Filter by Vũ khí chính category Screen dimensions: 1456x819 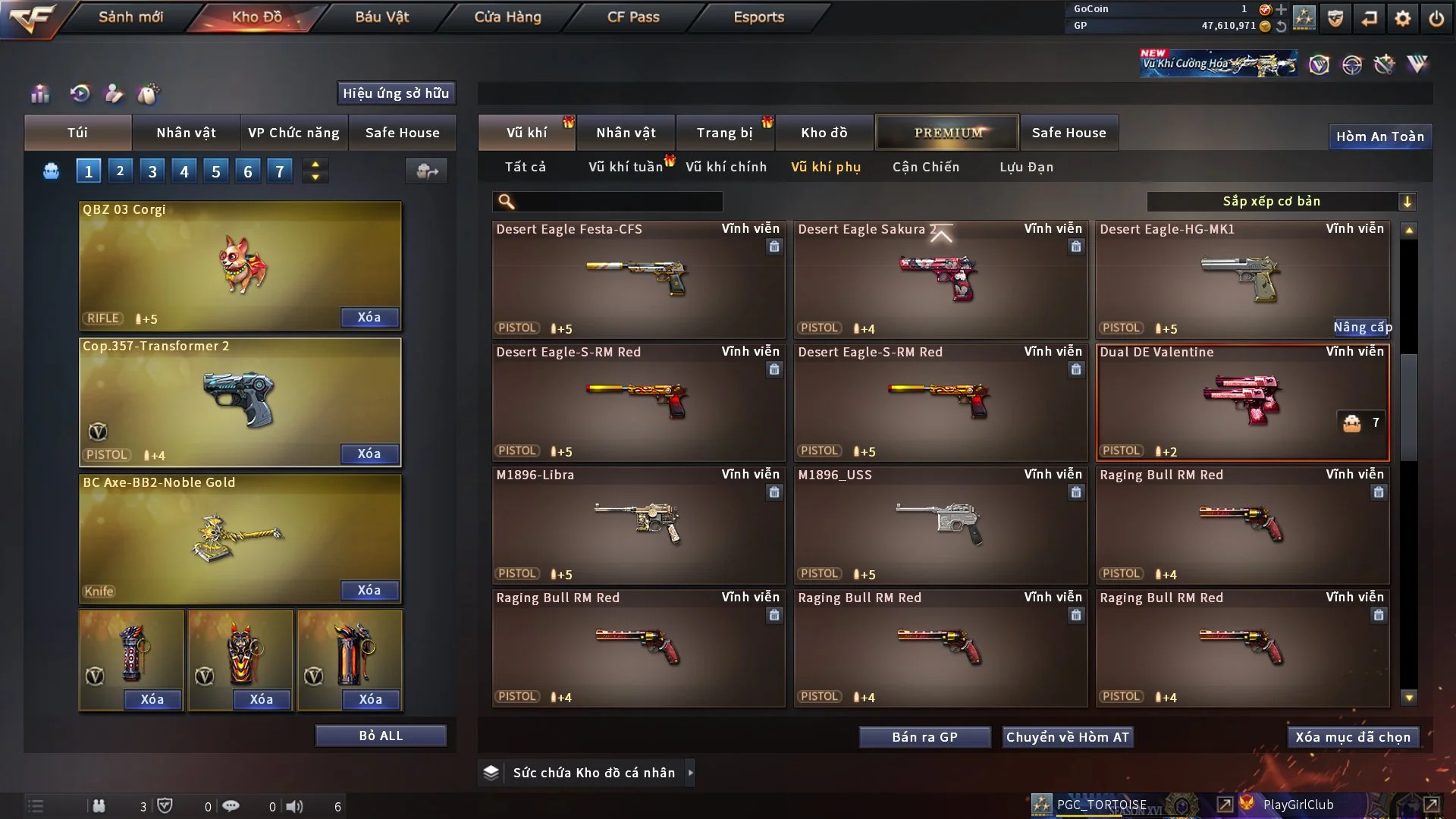pyautogui.click(x=726, y=167)
